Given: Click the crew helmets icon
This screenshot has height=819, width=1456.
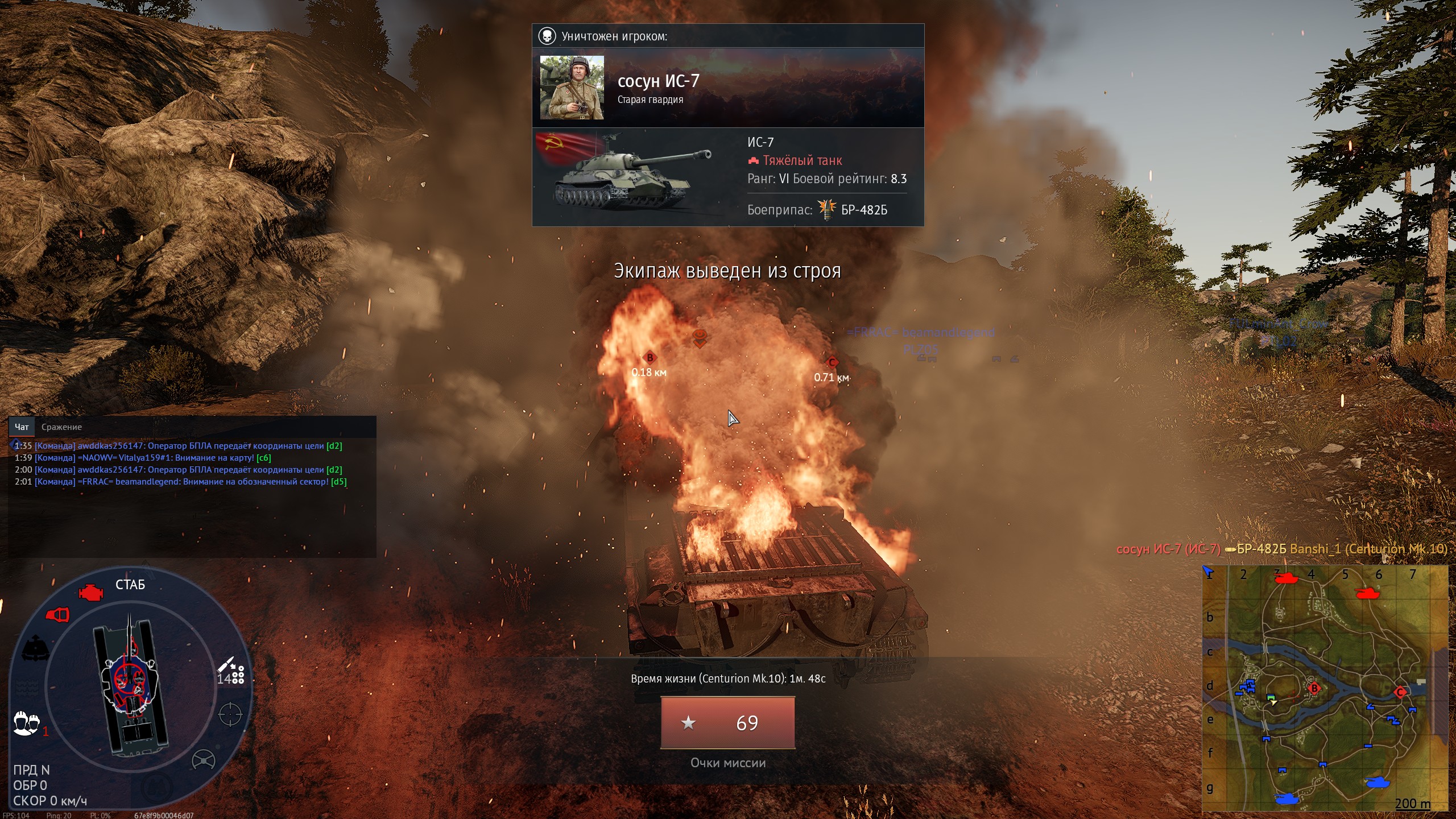Looking at the screenshot, I should (26, 723).
